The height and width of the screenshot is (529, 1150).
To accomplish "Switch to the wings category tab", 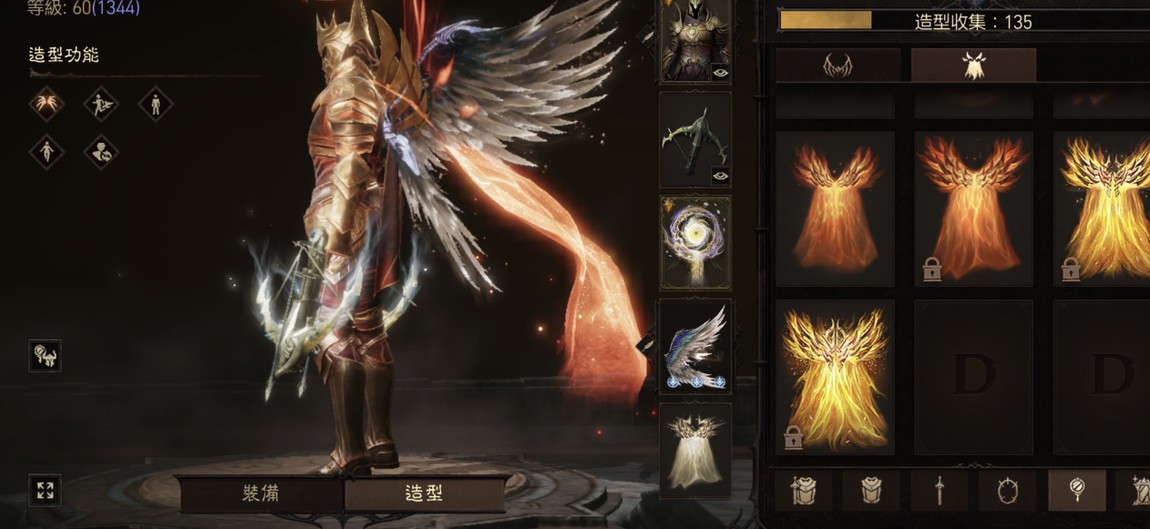I will 838,65.
